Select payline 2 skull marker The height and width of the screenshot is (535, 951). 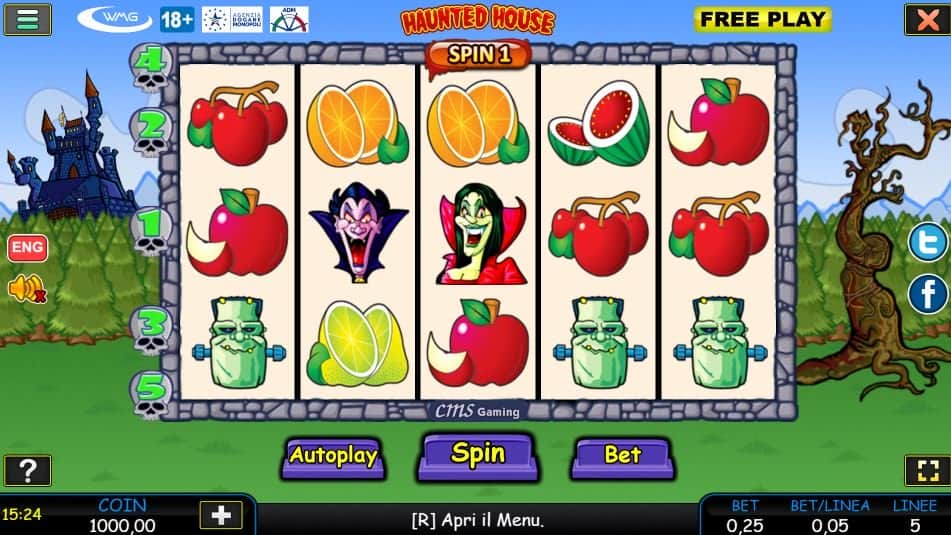click(150, 130)
